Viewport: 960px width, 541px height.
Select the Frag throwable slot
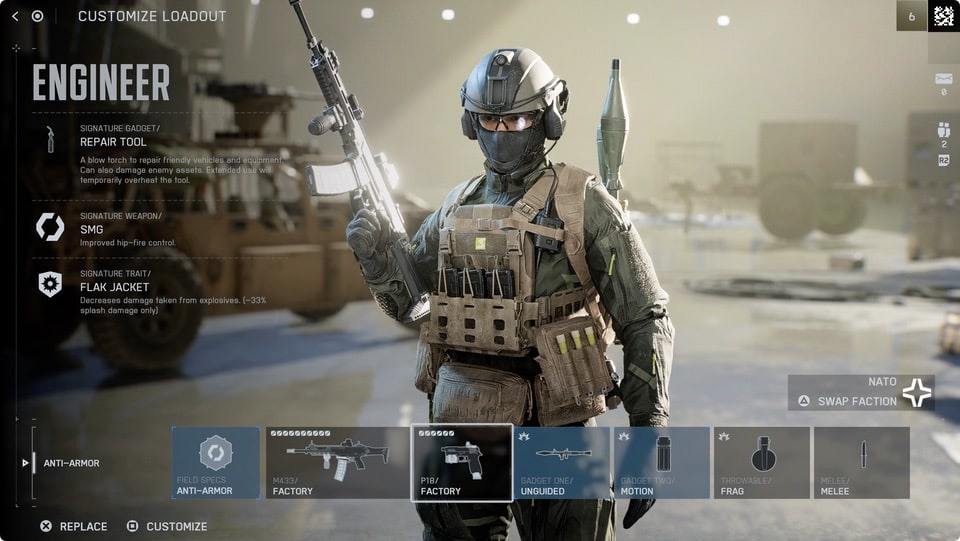[x=761, y=463]
